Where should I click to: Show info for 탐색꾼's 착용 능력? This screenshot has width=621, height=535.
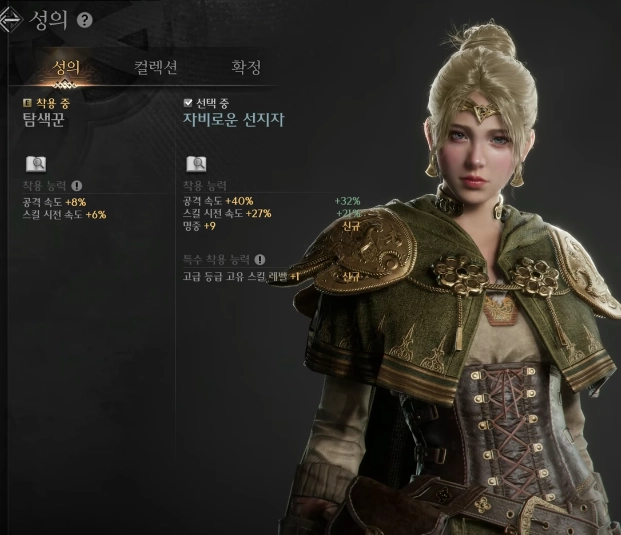(x=77, y=186)
